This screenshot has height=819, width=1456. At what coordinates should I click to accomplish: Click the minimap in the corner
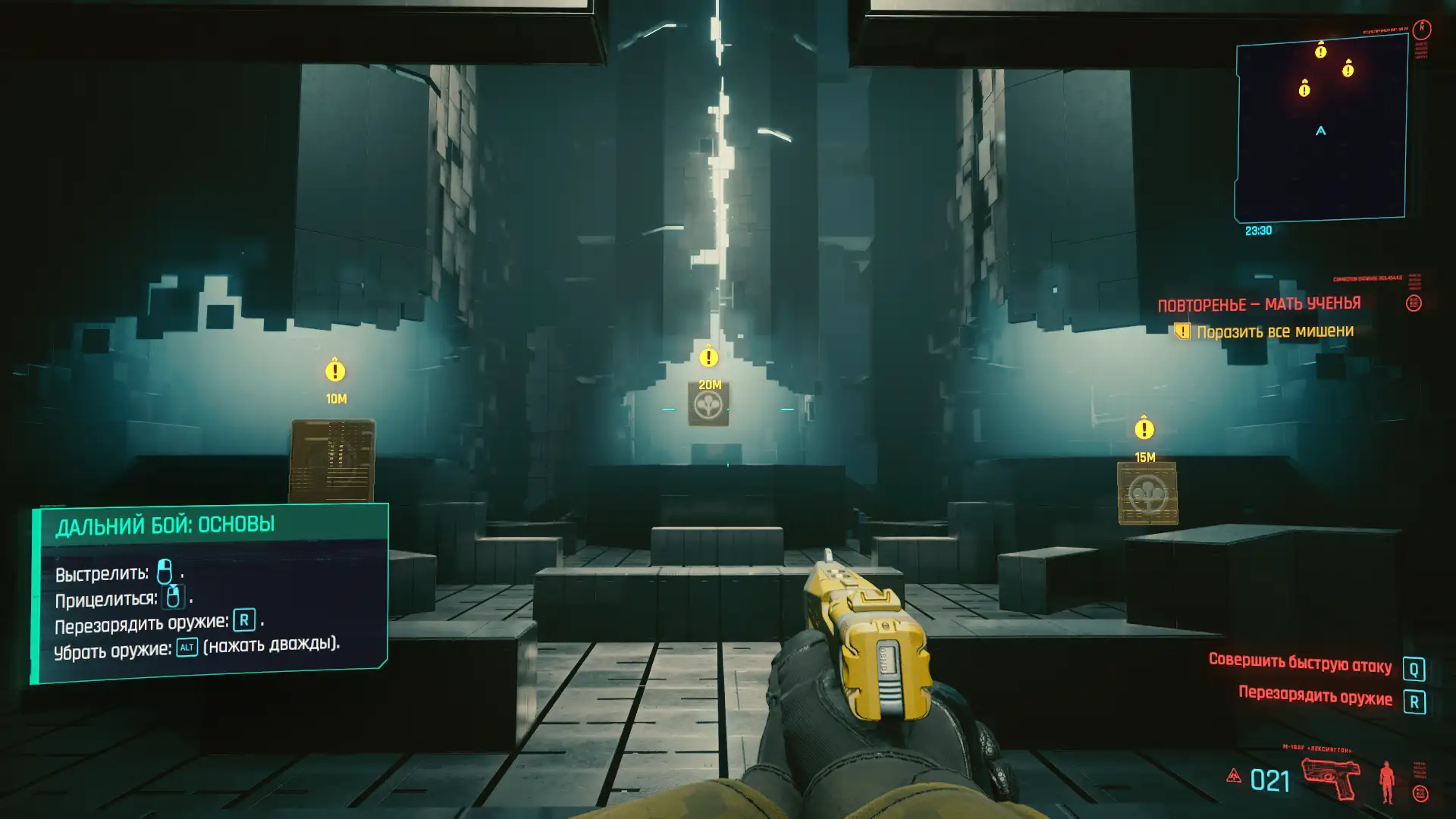tap(1320, 129)
